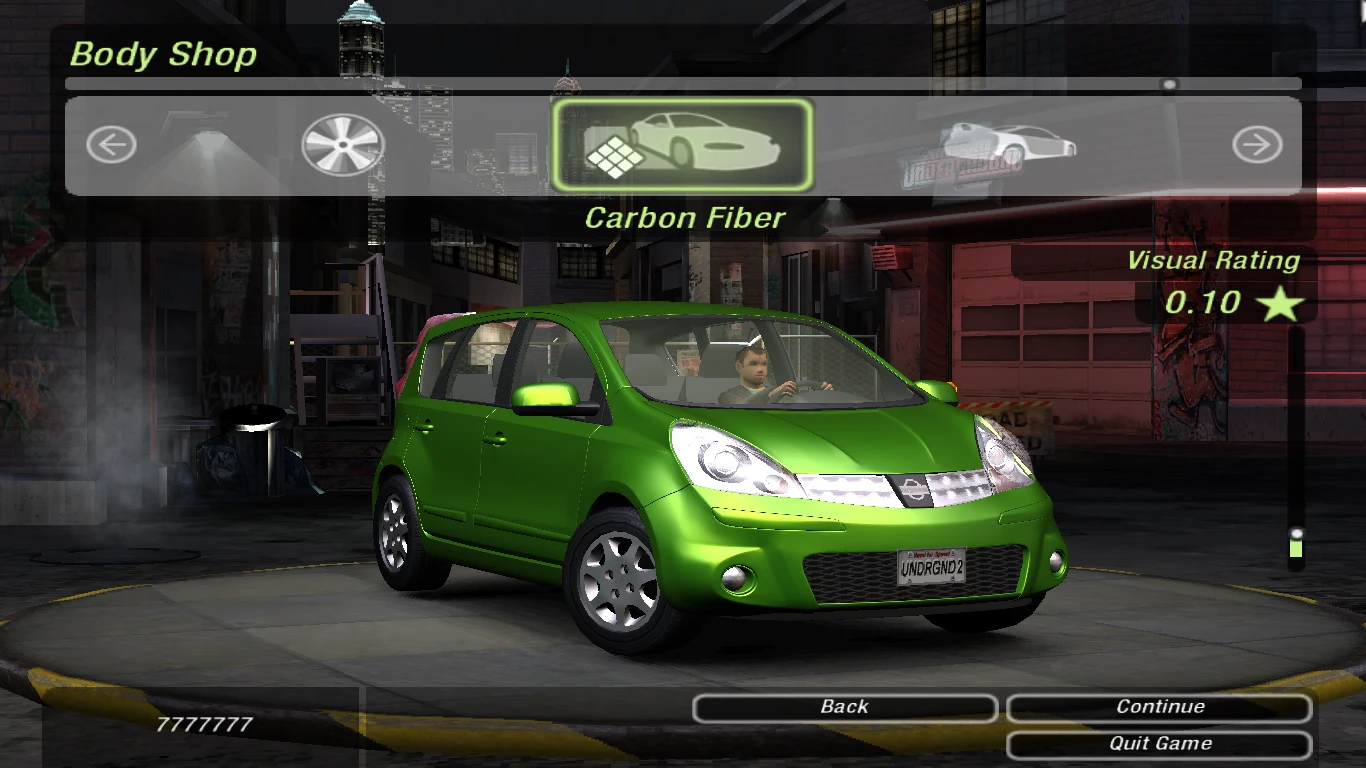
Task: Click the right arrow in the parts carousel
Action: 1255,143
